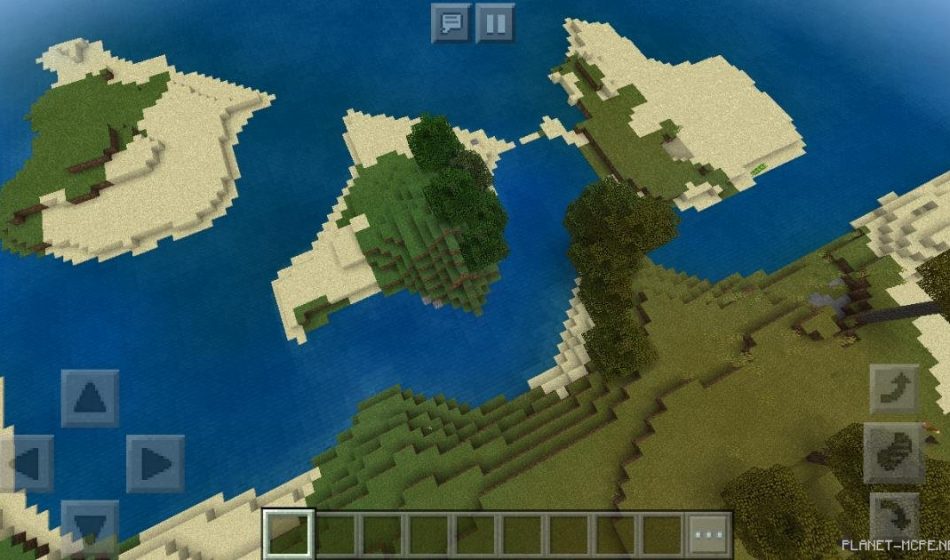Tap the middle flying toggle button
This screenshot has height=560, width=950.
(x=893, y=453)
